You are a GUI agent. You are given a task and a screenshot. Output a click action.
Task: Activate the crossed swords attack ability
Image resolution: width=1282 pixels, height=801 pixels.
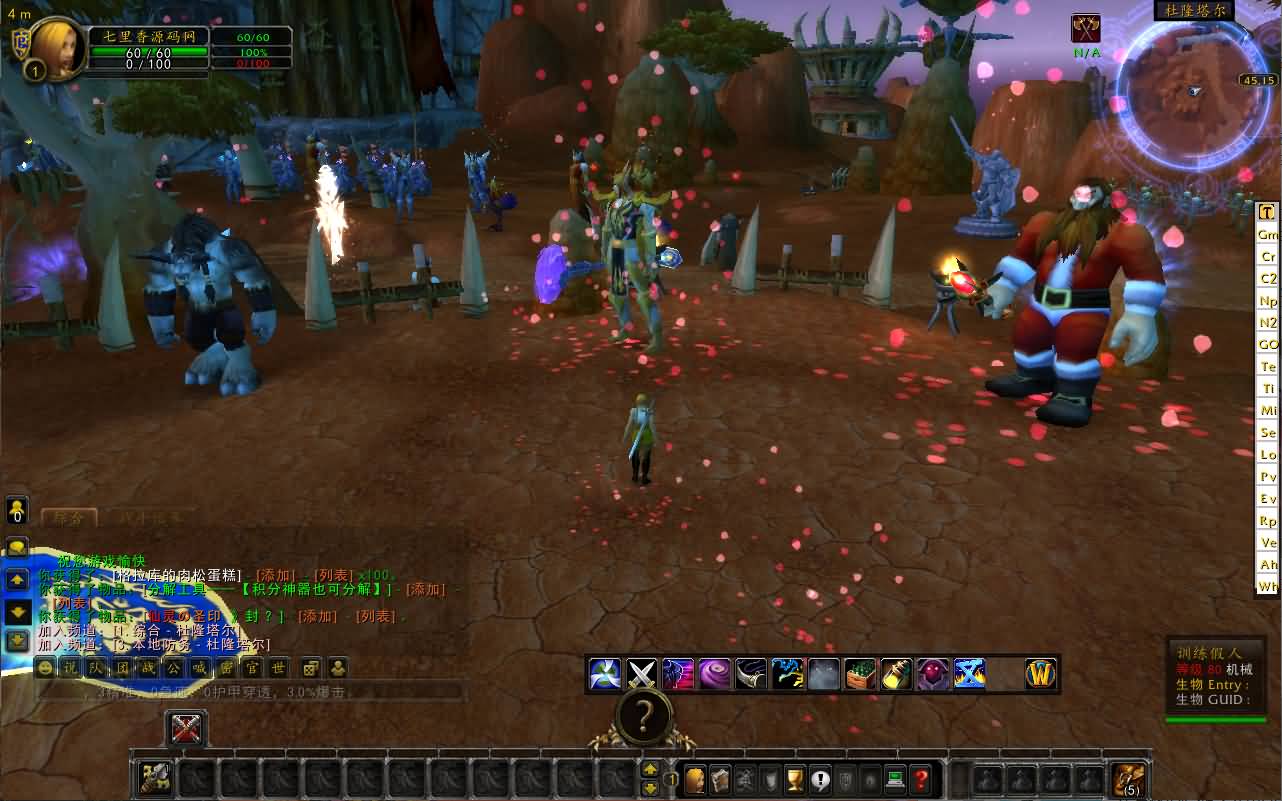[640, 674]
